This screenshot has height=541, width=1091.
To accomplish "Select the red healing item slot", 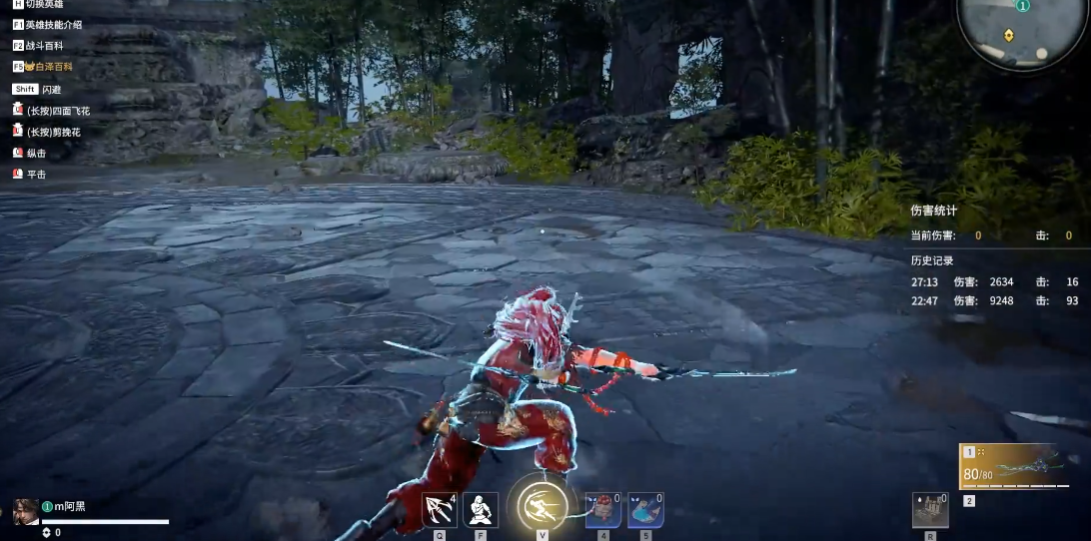I will pos(602,510).
